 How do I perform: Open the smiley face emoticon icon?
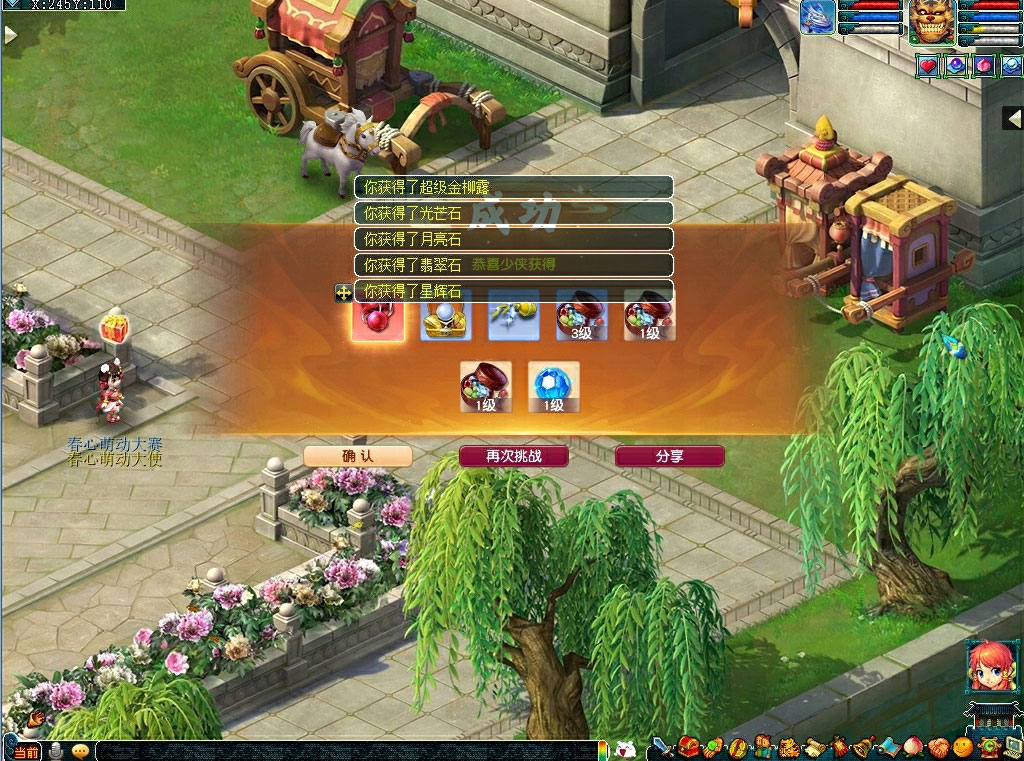(963, 746)
